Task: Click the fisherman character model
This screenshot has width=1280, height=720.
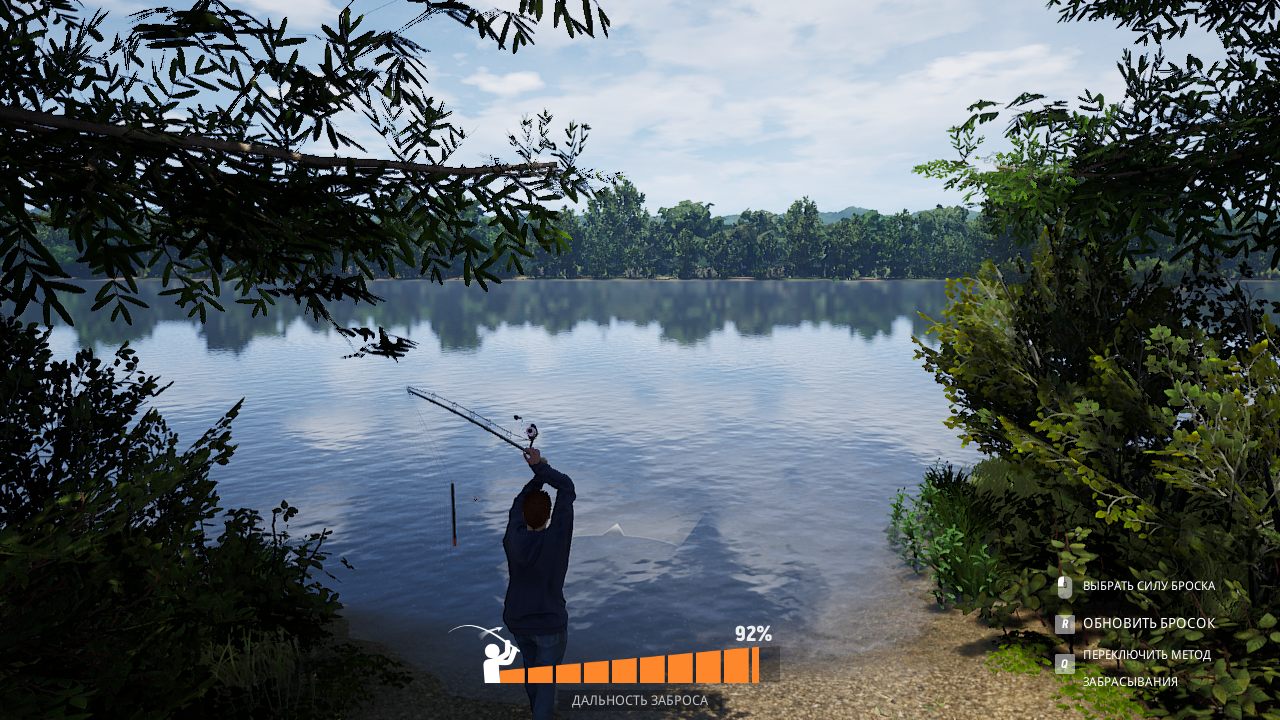Action: (x=540, y=560)
